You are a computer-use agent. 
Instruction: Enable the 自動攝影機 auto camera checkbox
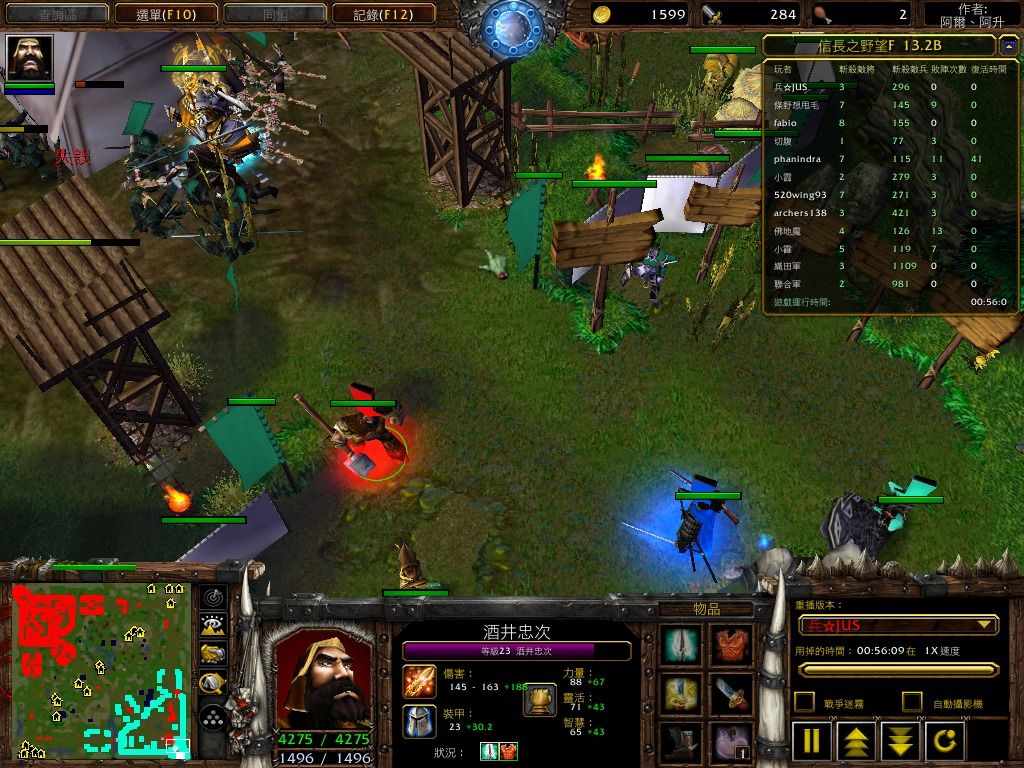pyautogui.click(x=912, y=702)
